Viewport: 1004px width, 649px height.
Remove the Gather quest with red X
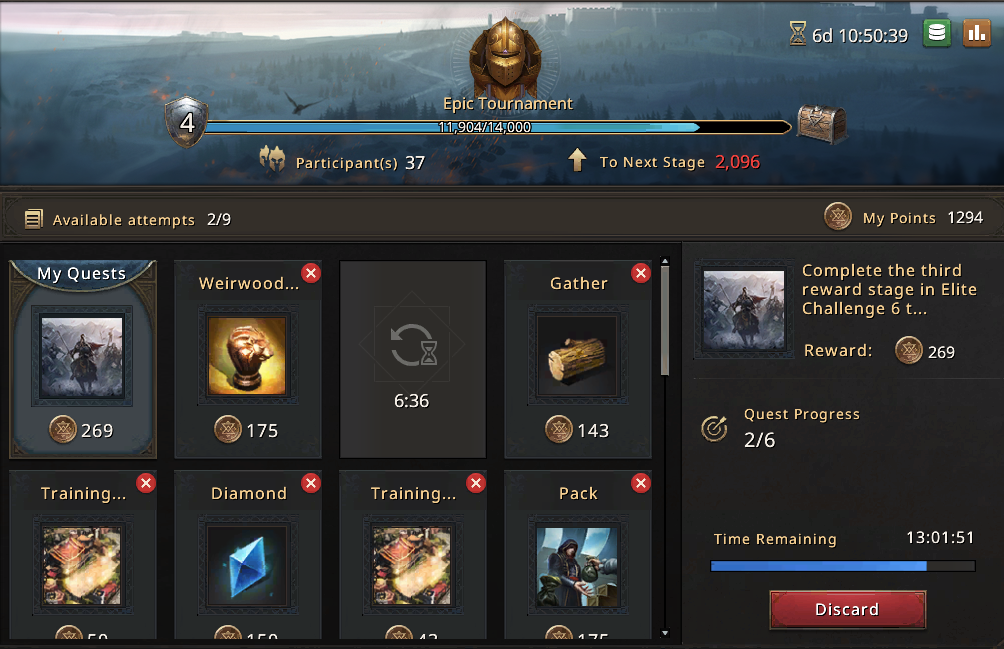(641, 273)
